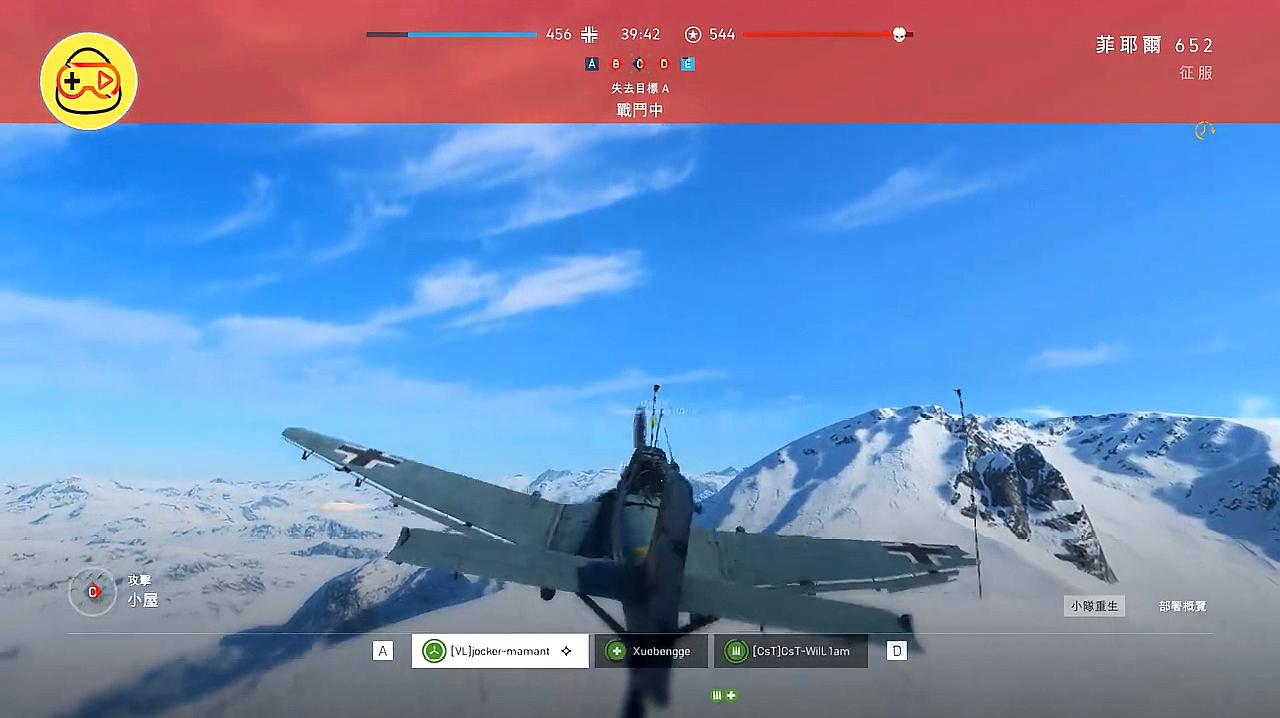Click the 小隊重生 squad respawn button
1280x718 pixels.
[x=1094, y=606]
